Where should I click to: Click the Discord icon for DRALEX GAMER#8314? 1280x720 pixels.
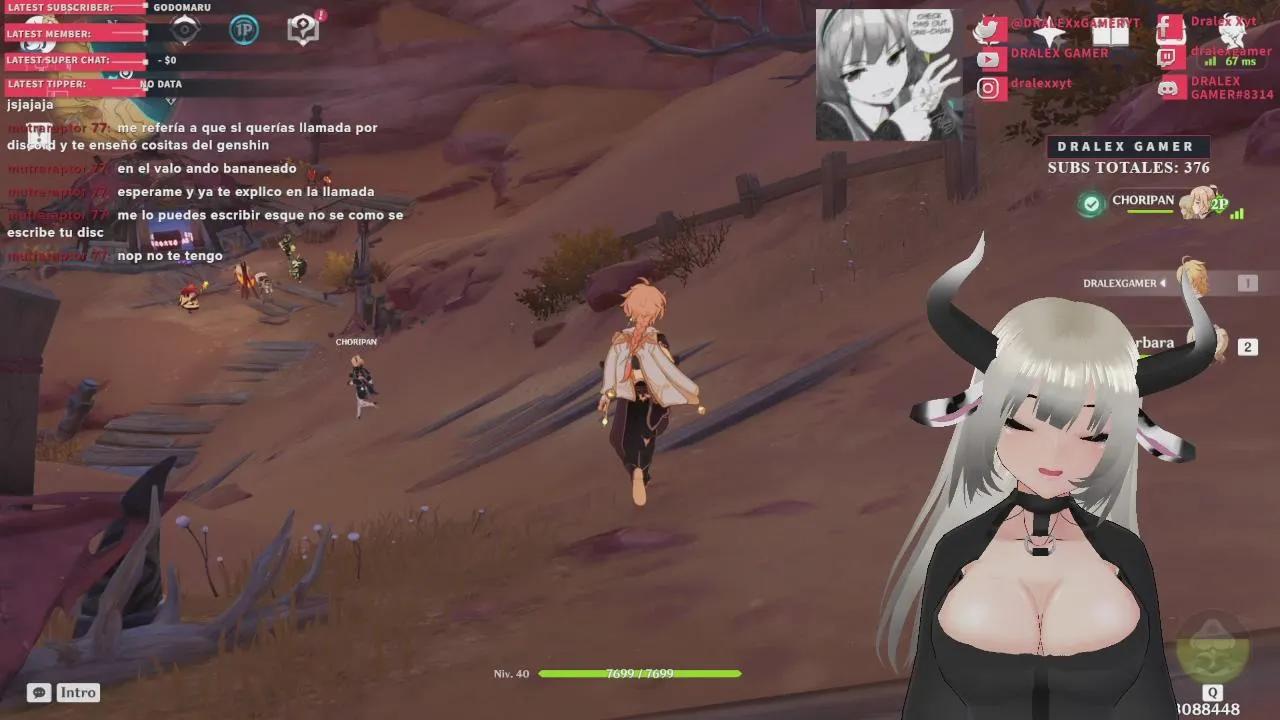(x=1167, y=88)
